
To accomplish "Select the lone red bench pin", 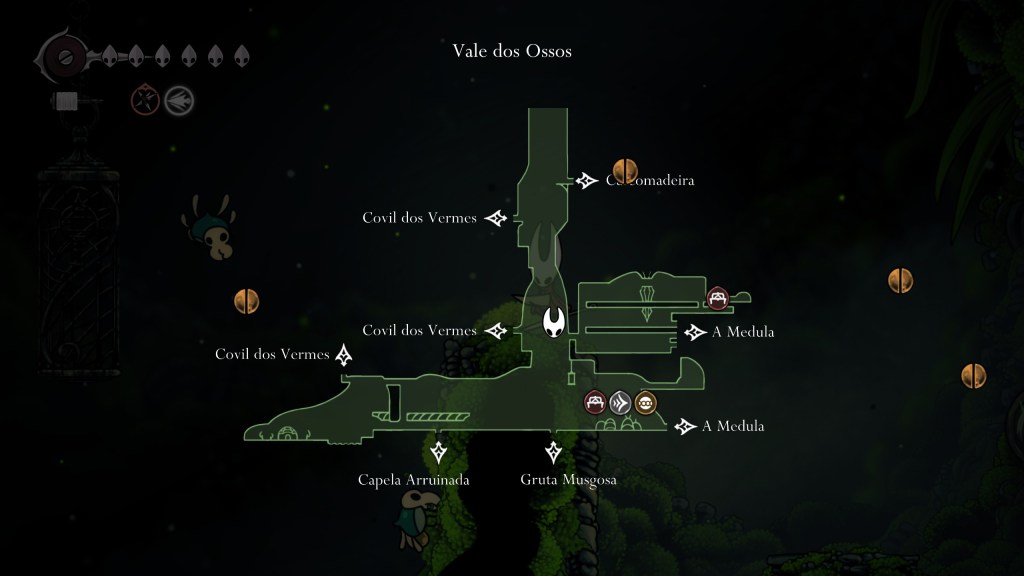I will [717, 297].
